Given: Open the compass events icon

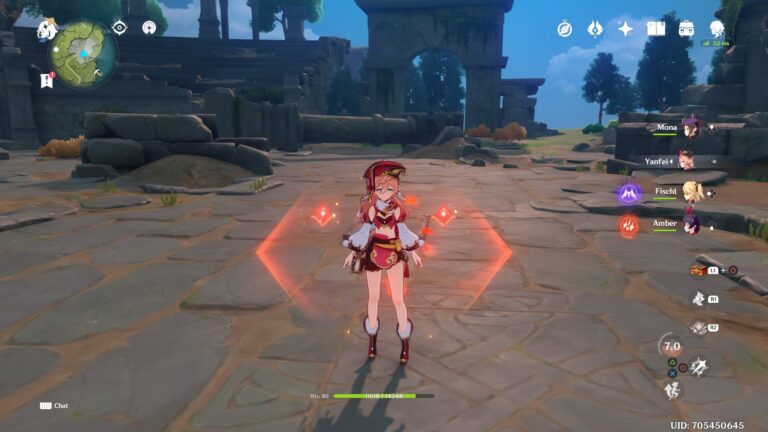Looking at the screenshot, I should [565, 29].
